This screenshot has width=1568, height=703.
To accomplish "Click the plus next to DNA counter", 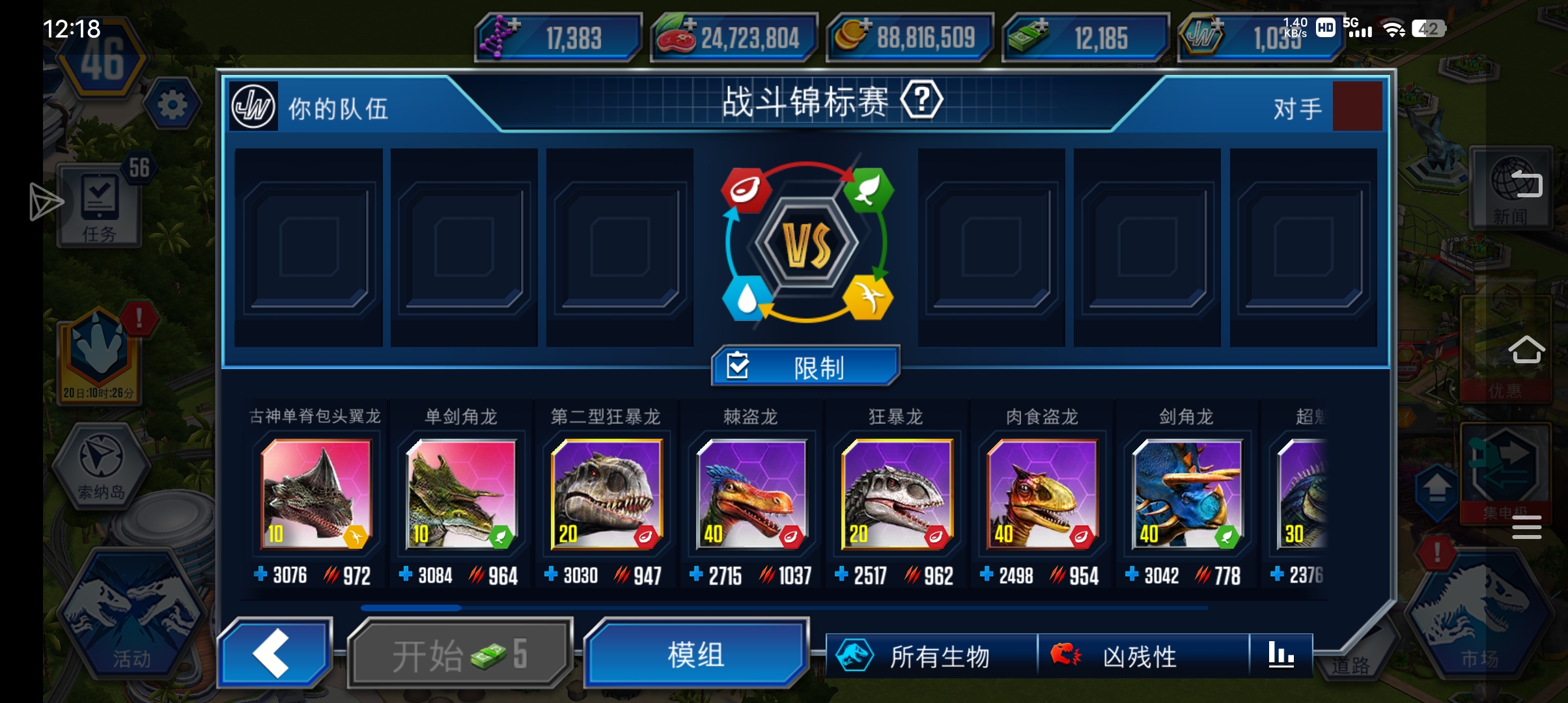I will 514,24.
